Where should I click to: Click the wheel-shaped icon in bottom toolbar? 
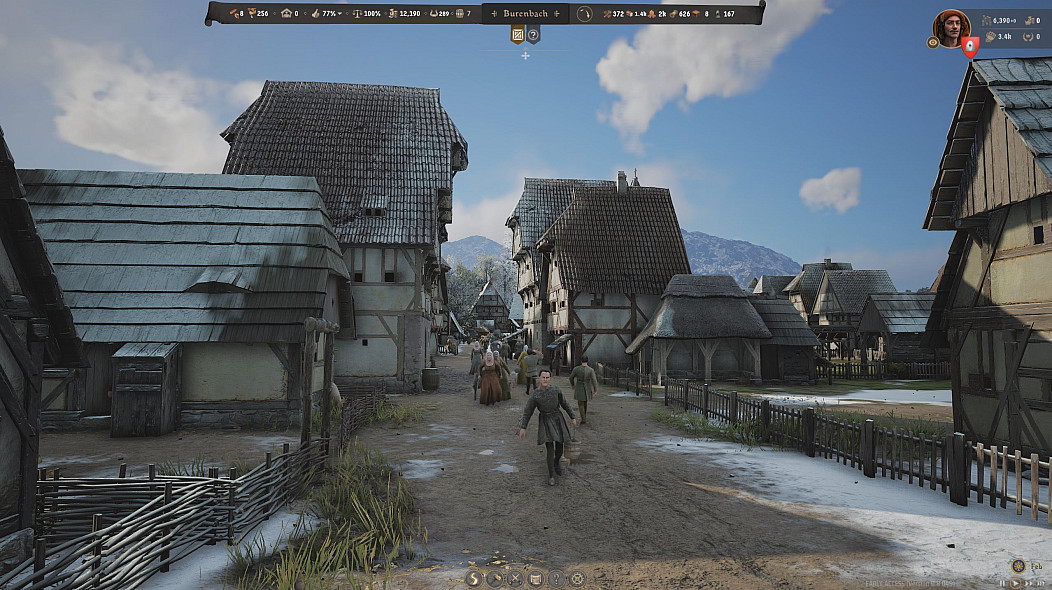pos(577,578)
